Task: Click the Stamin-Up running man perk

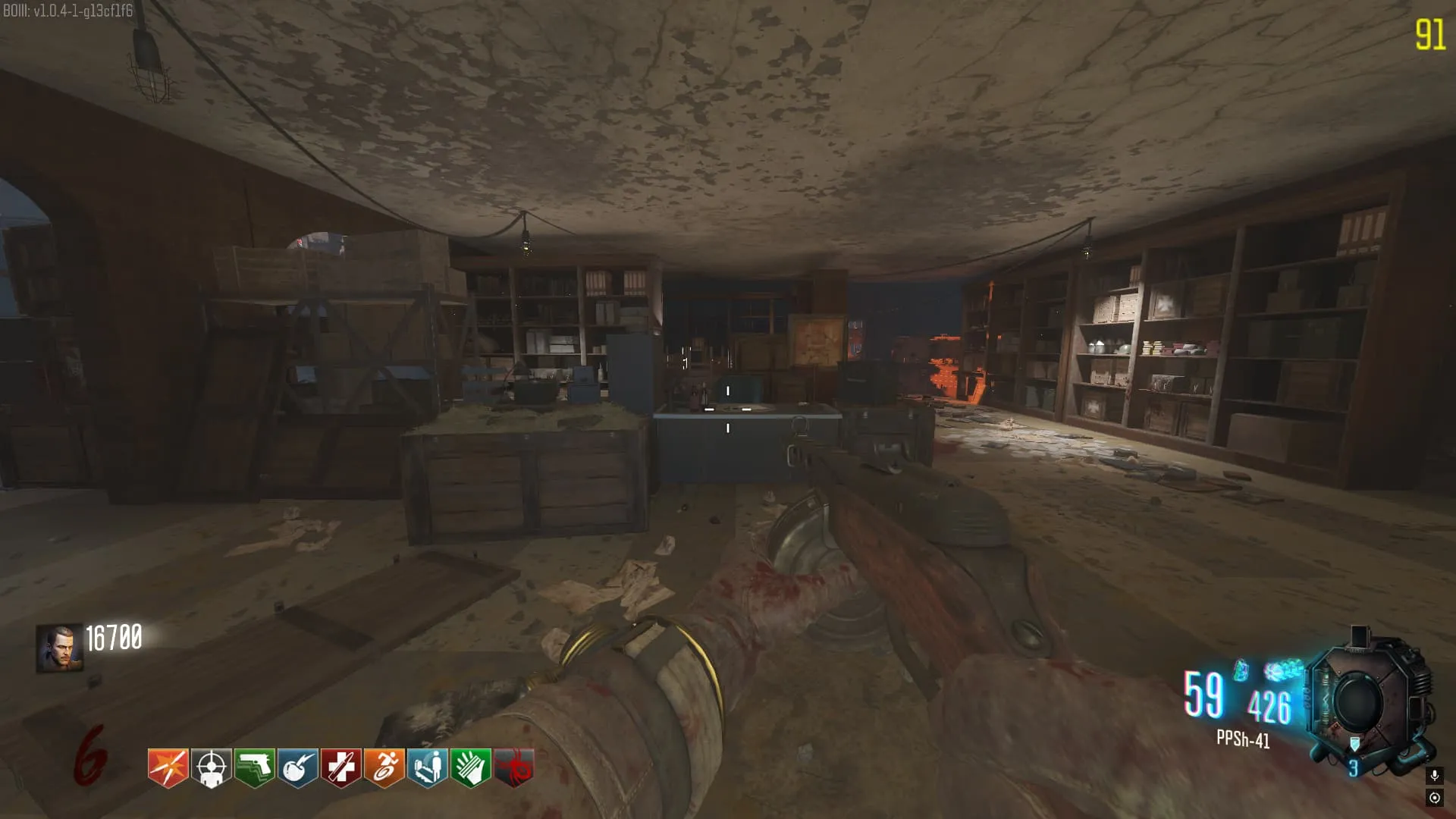Action: tap(384, 767)
